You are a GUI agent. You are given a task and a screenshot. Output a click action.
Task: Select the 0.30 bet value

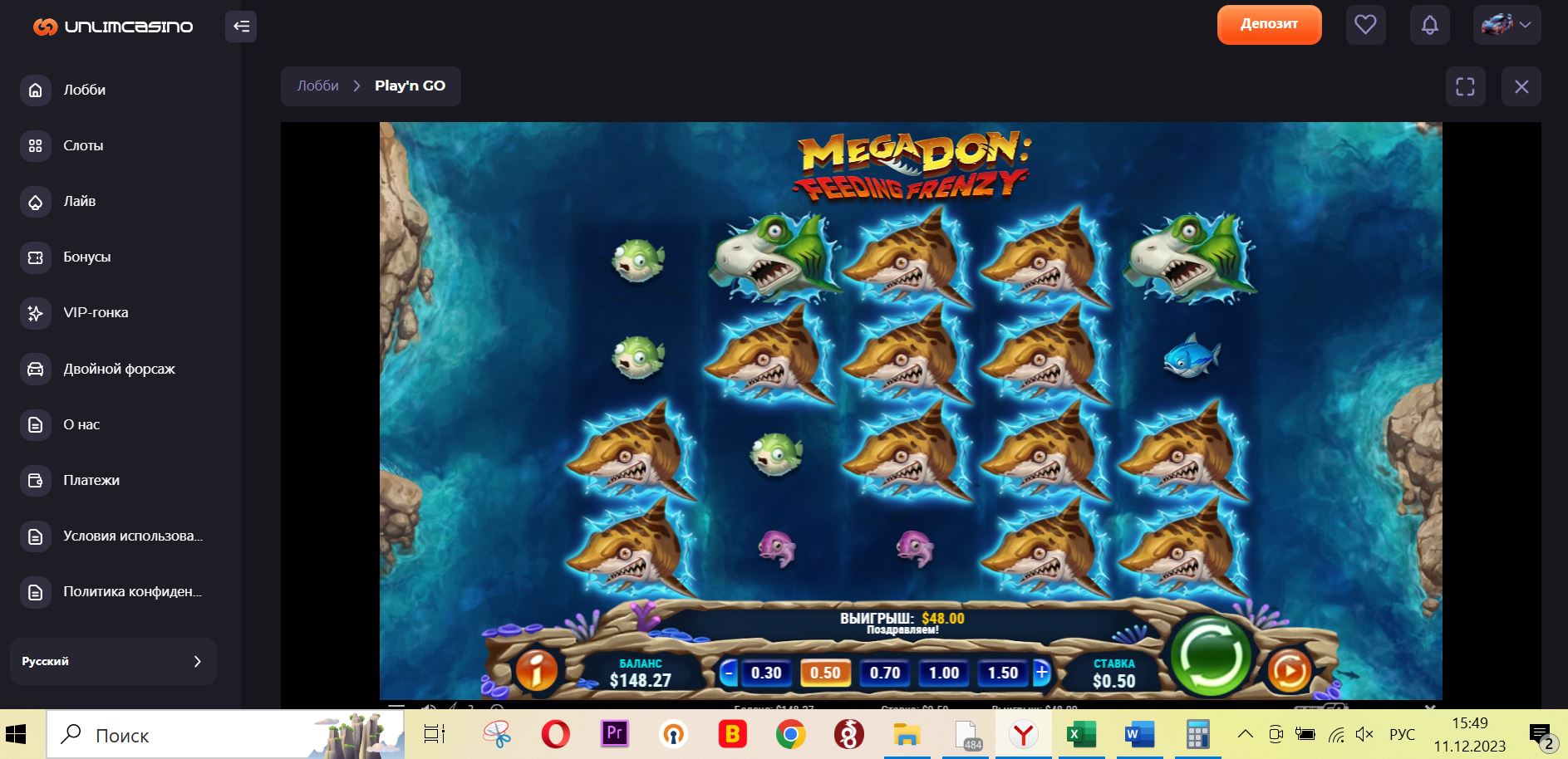coord(765,673)
